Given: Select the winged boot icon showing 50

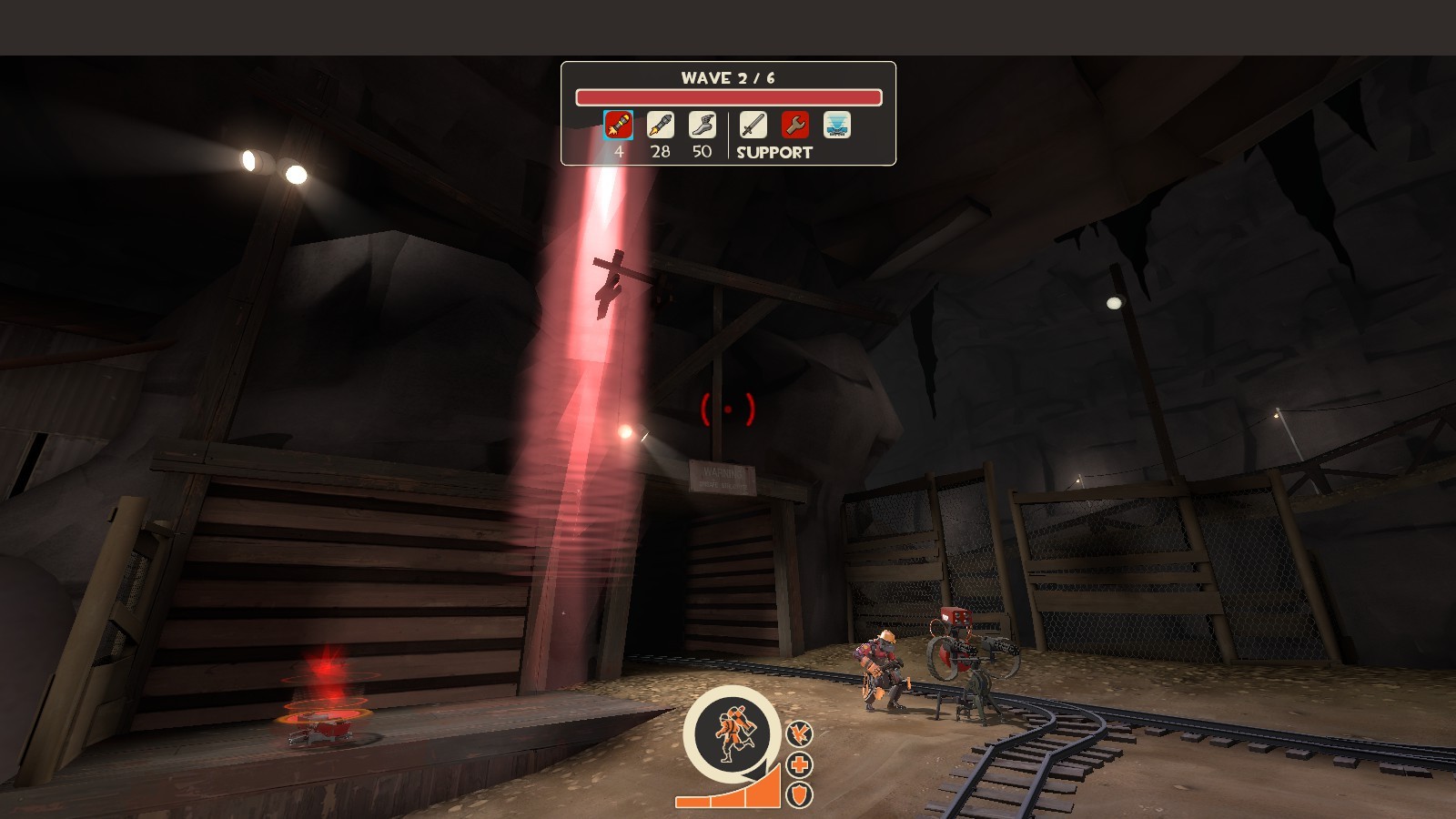Looking at the screenshot, I should [x=702, y=126].
